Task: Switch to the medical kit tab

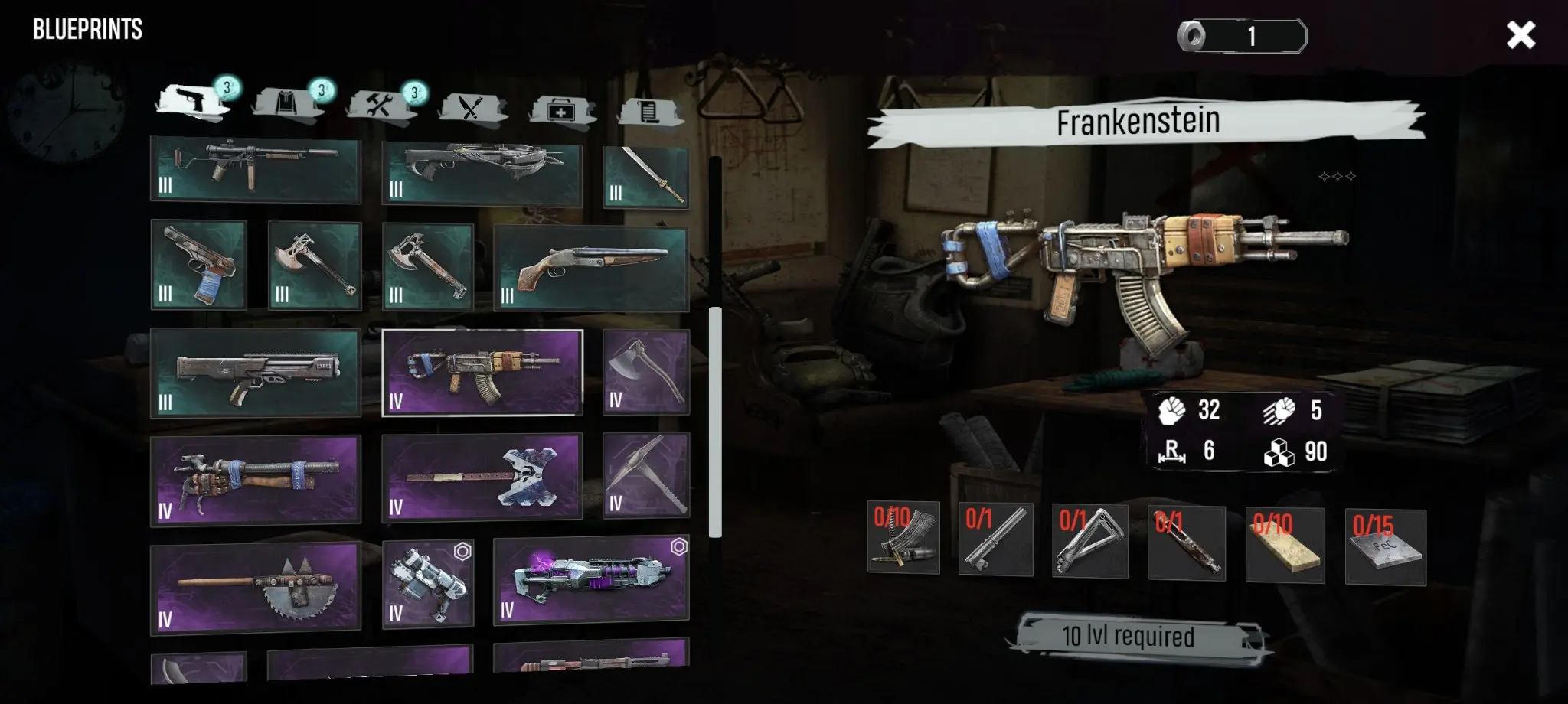Action: [x=560, y=110]
